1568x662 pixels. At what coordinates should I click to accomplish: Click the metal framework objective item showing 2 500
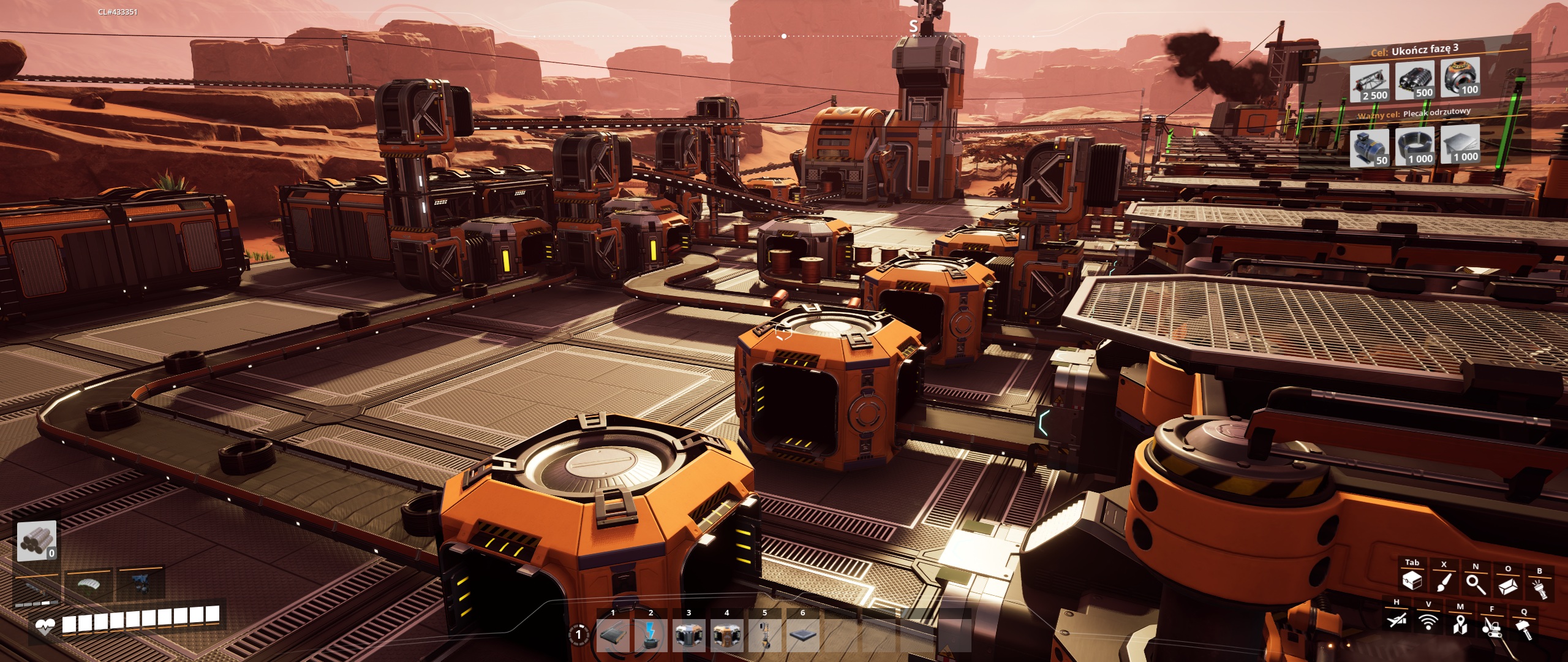1370,83
